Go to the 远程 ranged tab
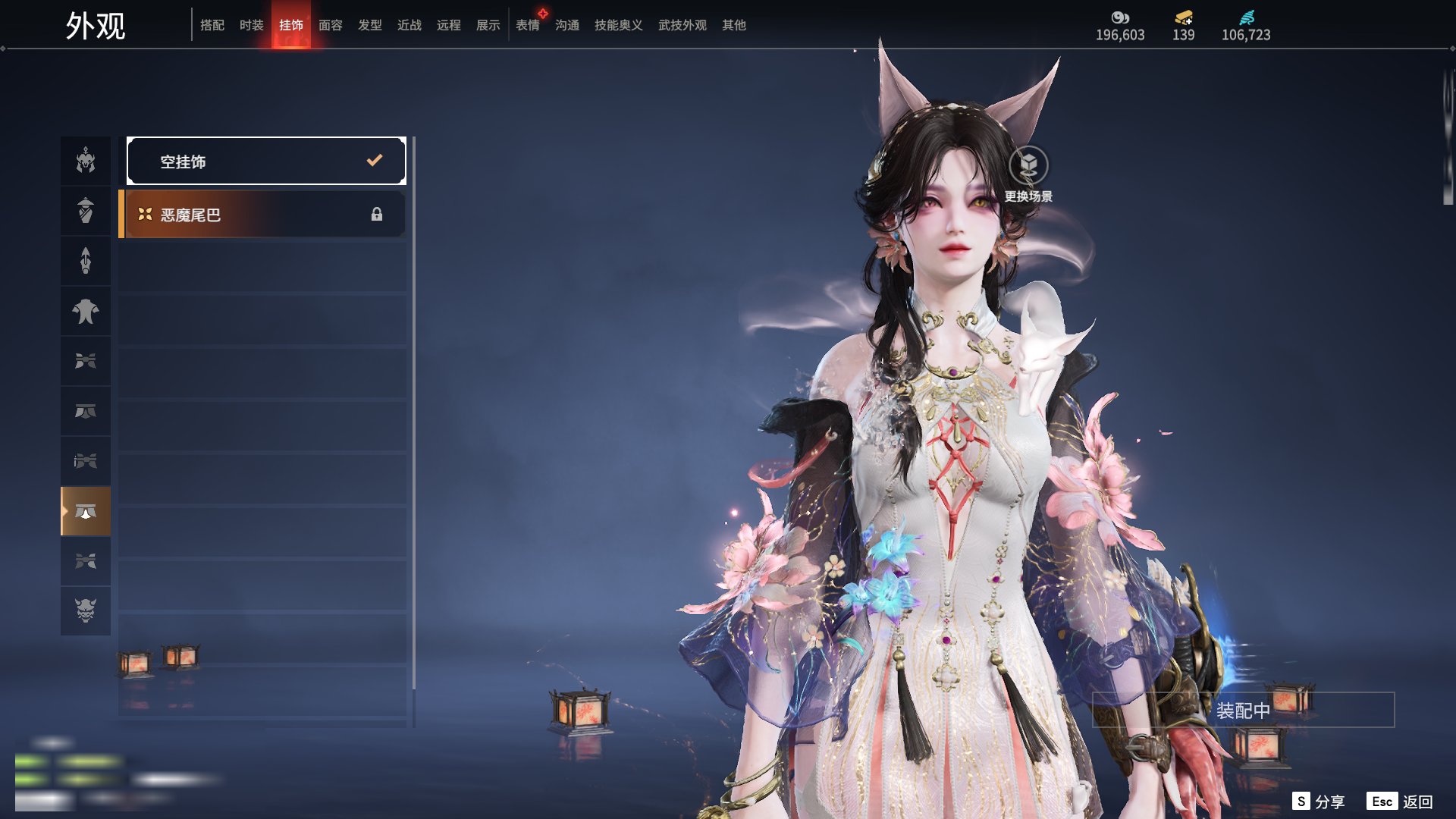Image resolution: width=1456 pixels, height=819 pixels. pos(449,25)
